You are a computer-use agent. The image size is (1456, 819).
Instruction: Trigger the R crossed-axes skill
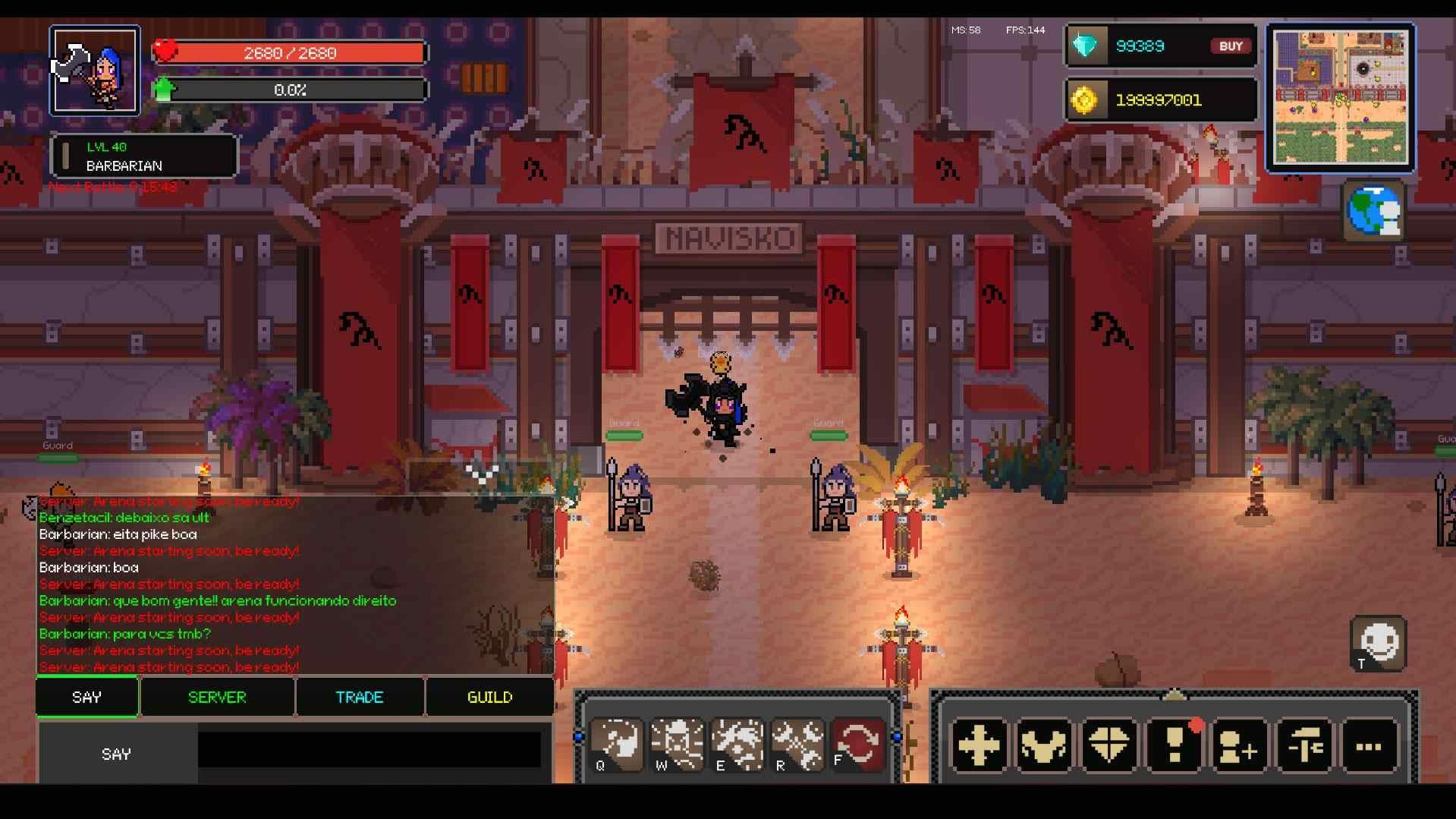(x=797, y=744)
